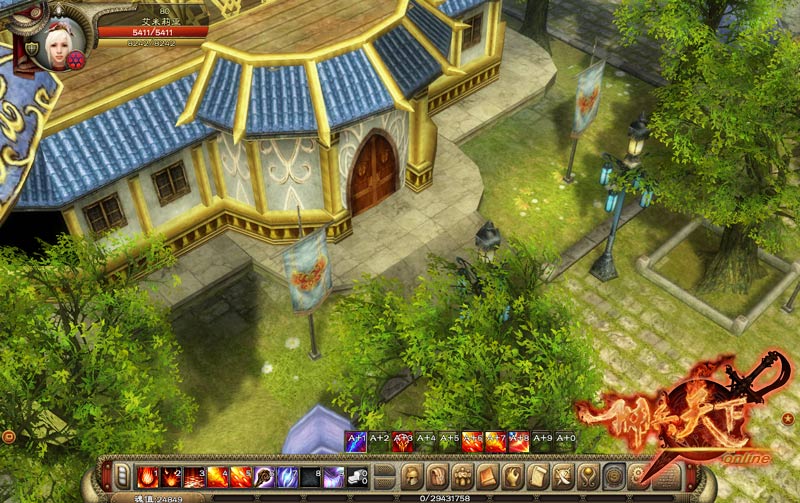Open the scroll quest button
Screen dimensions: 800x503
click(538, 475)
